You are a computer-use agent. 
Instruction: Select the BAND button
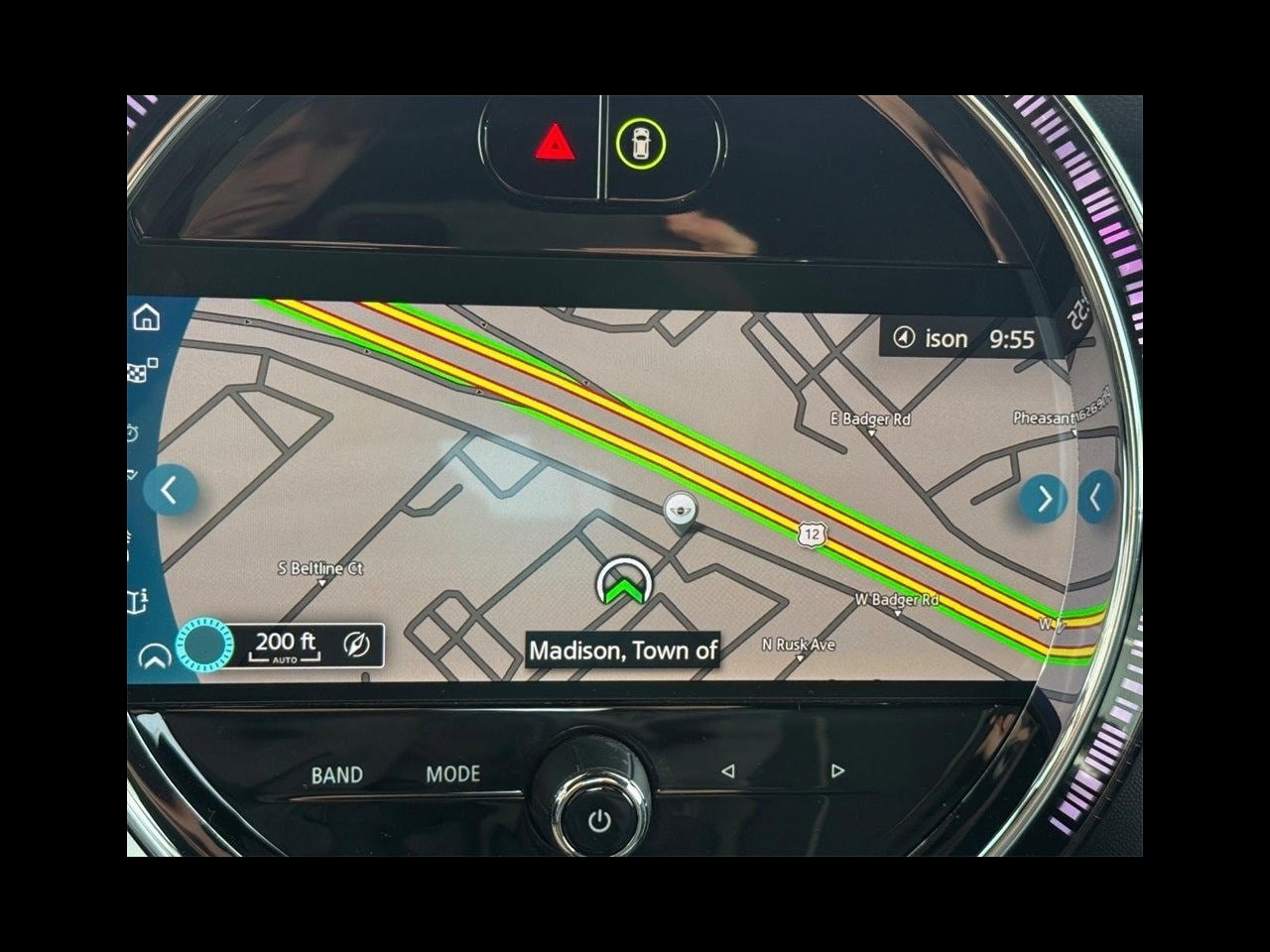click(337, 774)
